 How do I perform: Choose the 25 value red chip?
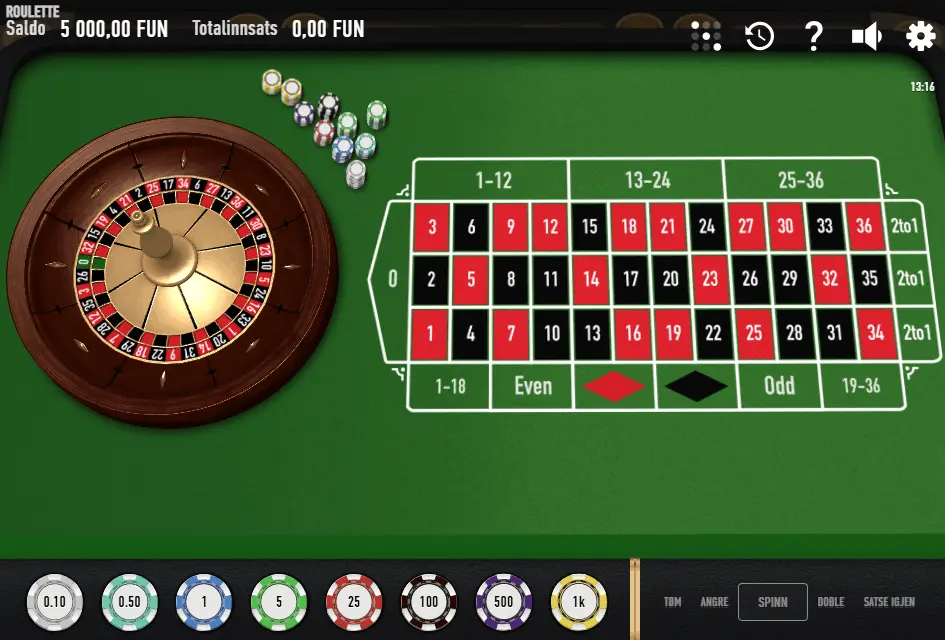click(354, 602)
